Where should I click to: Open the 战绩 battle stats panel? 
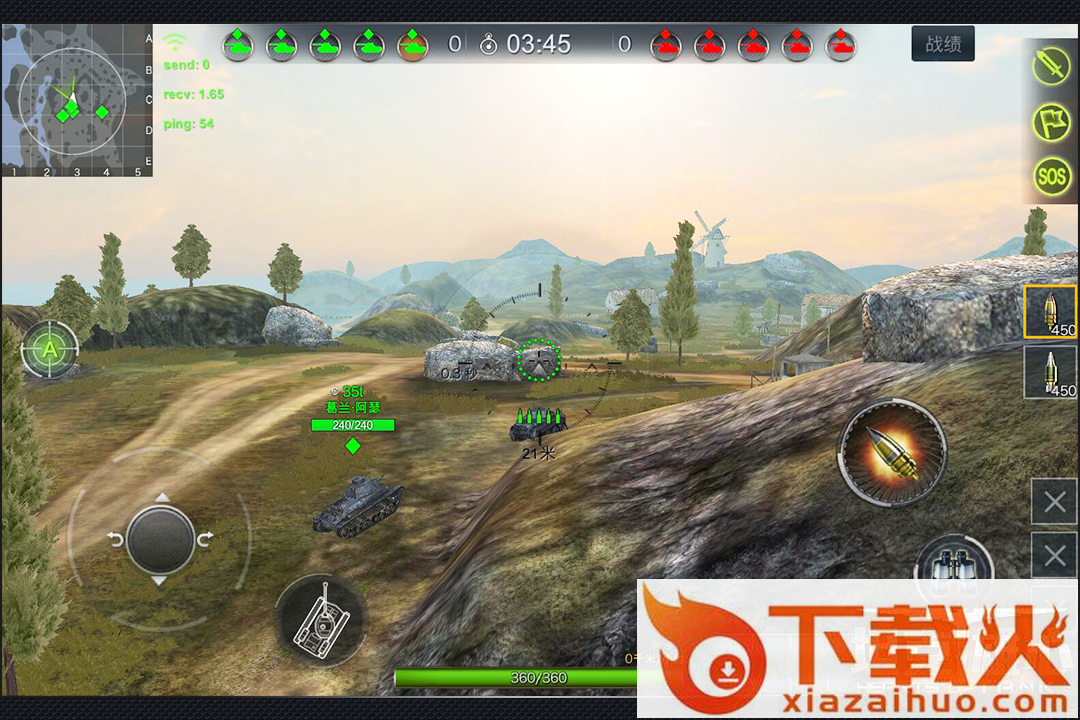pos(943,44)
